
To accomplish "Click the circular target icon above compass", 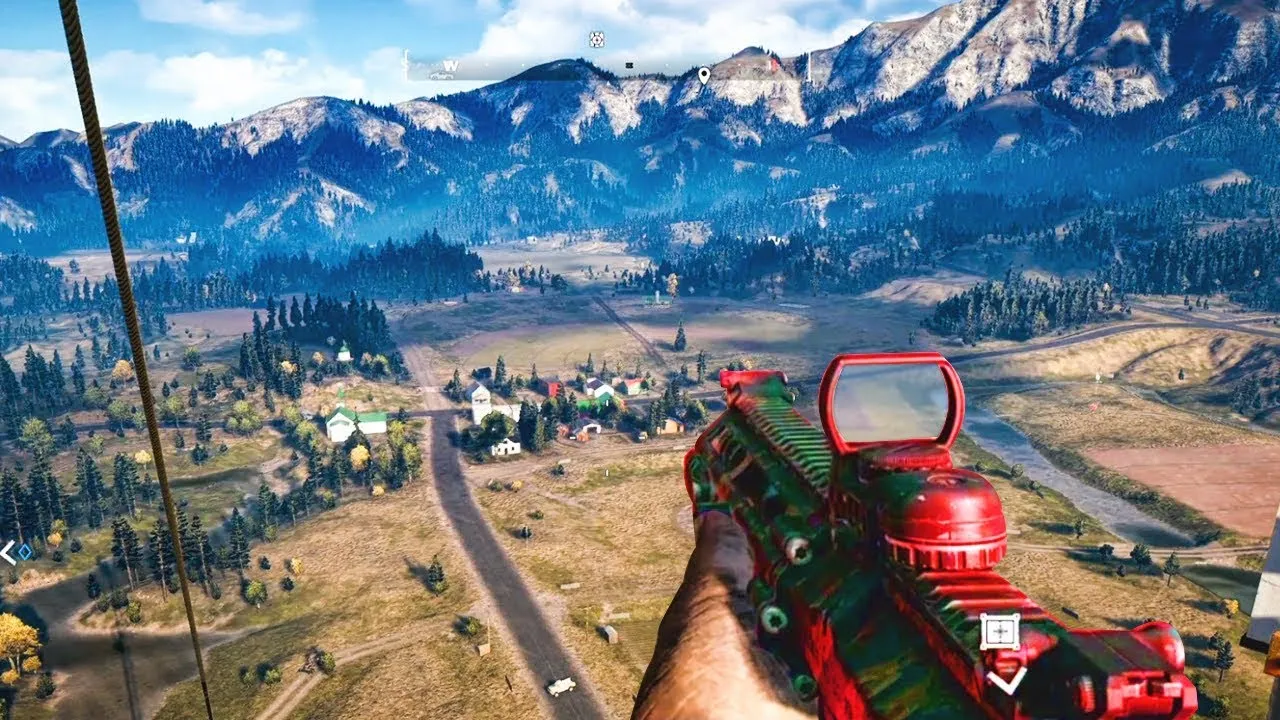I will 597,40.
